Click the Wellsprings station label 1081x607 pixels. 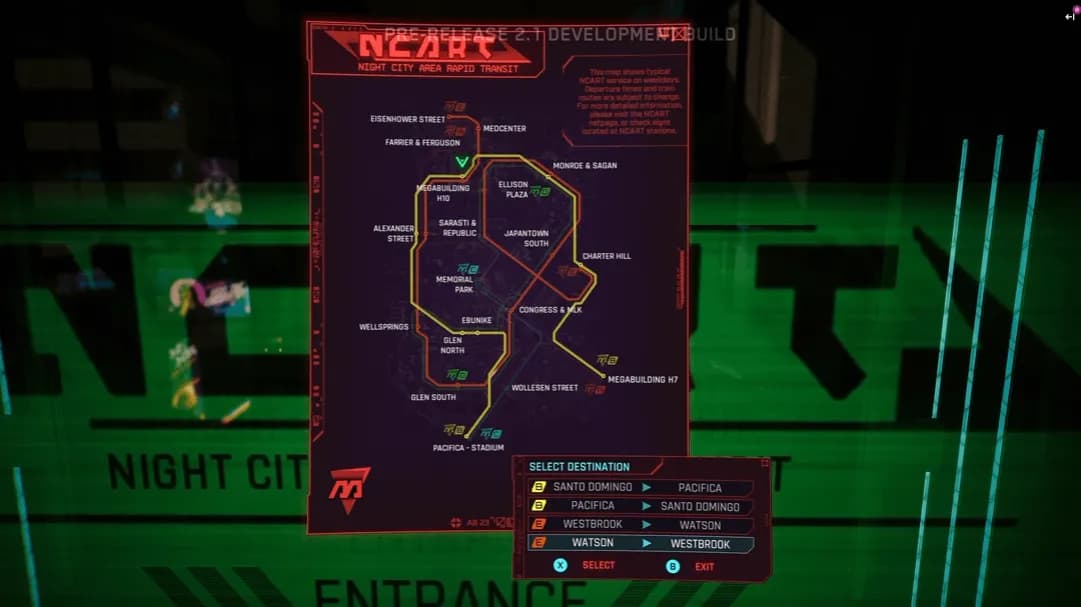pos(384,327)
